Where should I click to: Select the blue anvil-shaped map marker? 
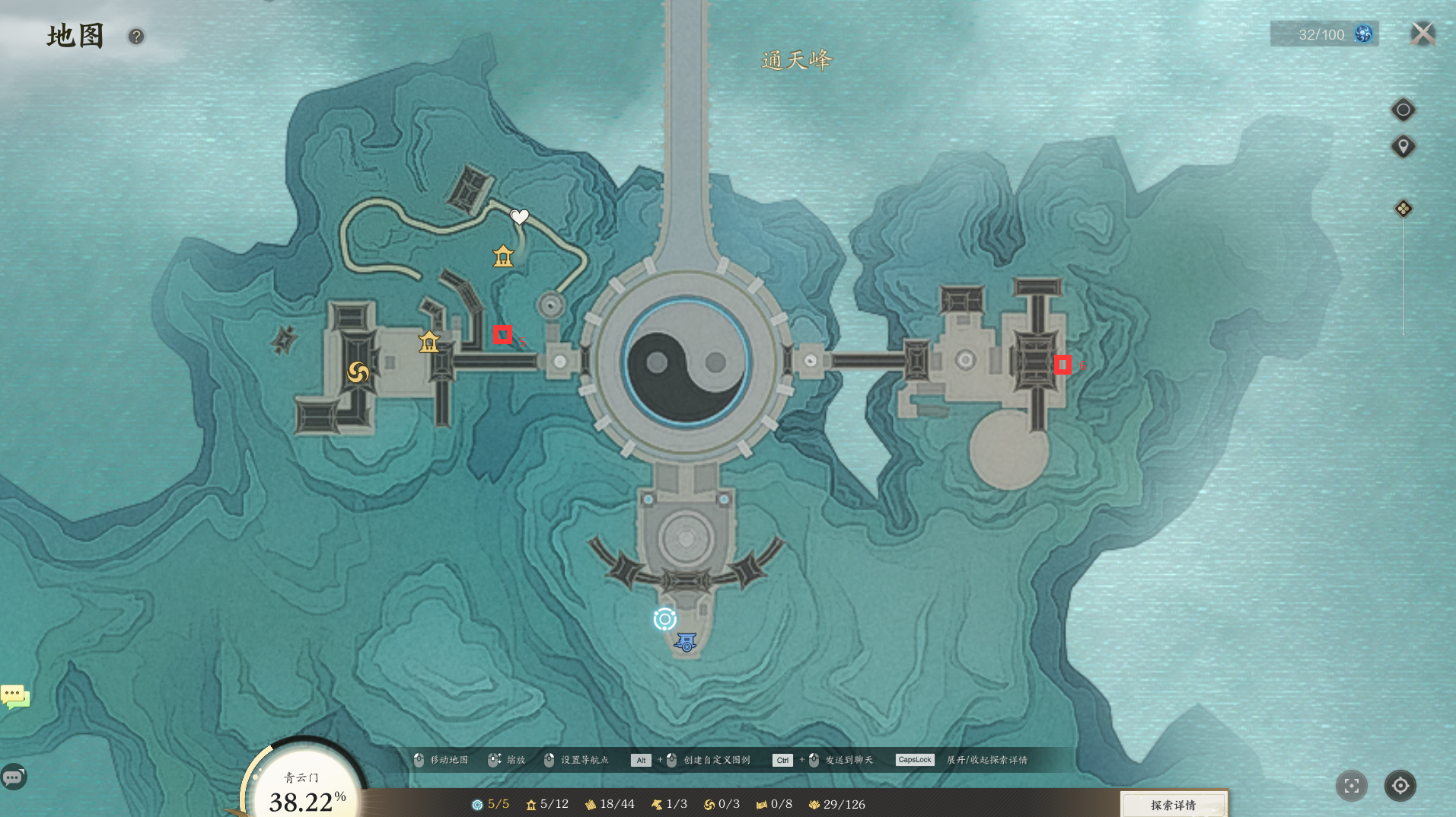point(685,643)
